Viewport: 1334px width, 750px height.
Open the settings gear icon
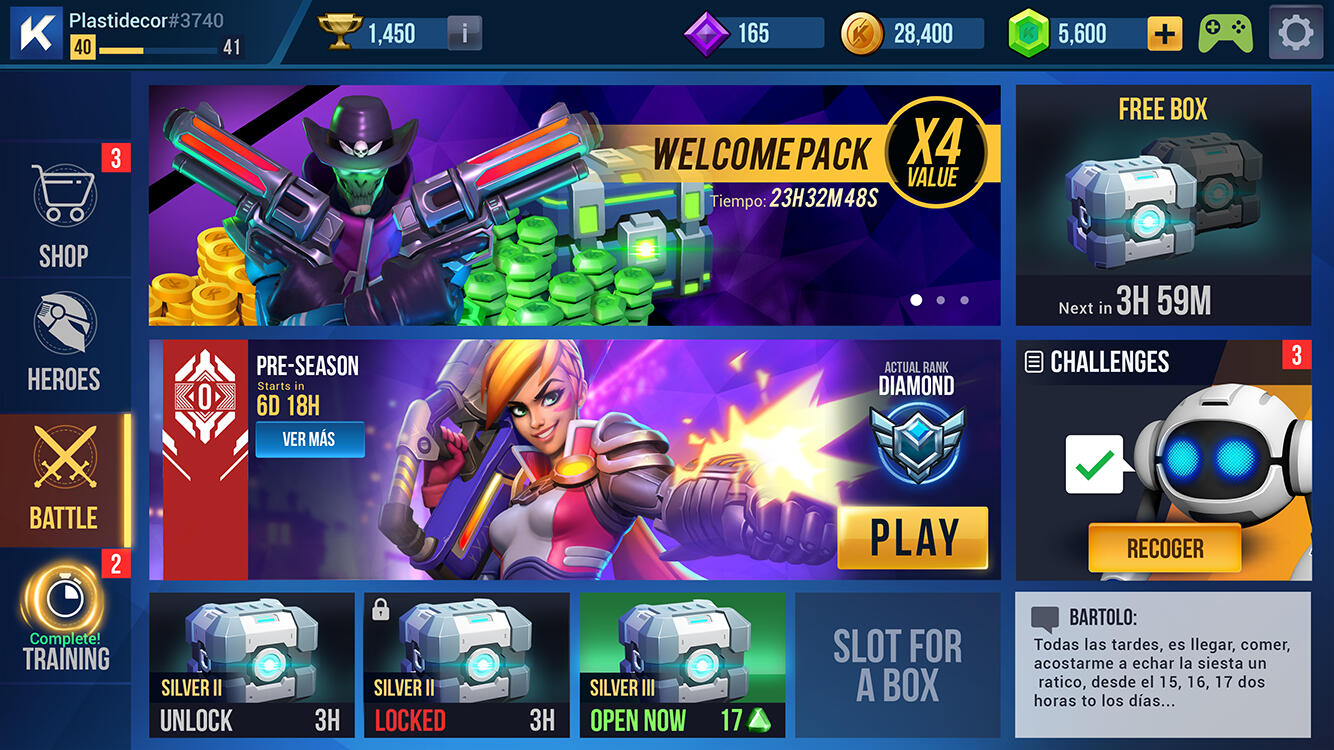click(1296, 33)
